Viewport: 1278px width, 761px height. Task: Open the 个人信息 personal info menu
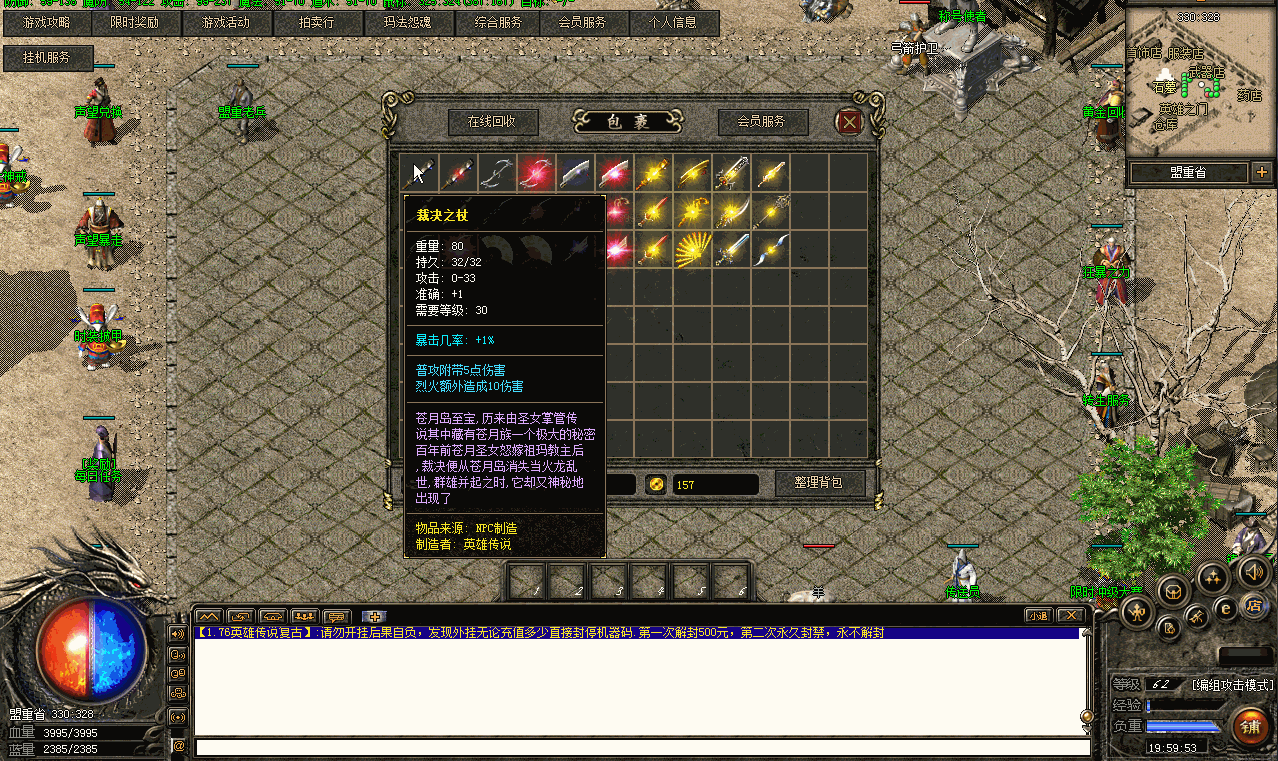(672, 22)
